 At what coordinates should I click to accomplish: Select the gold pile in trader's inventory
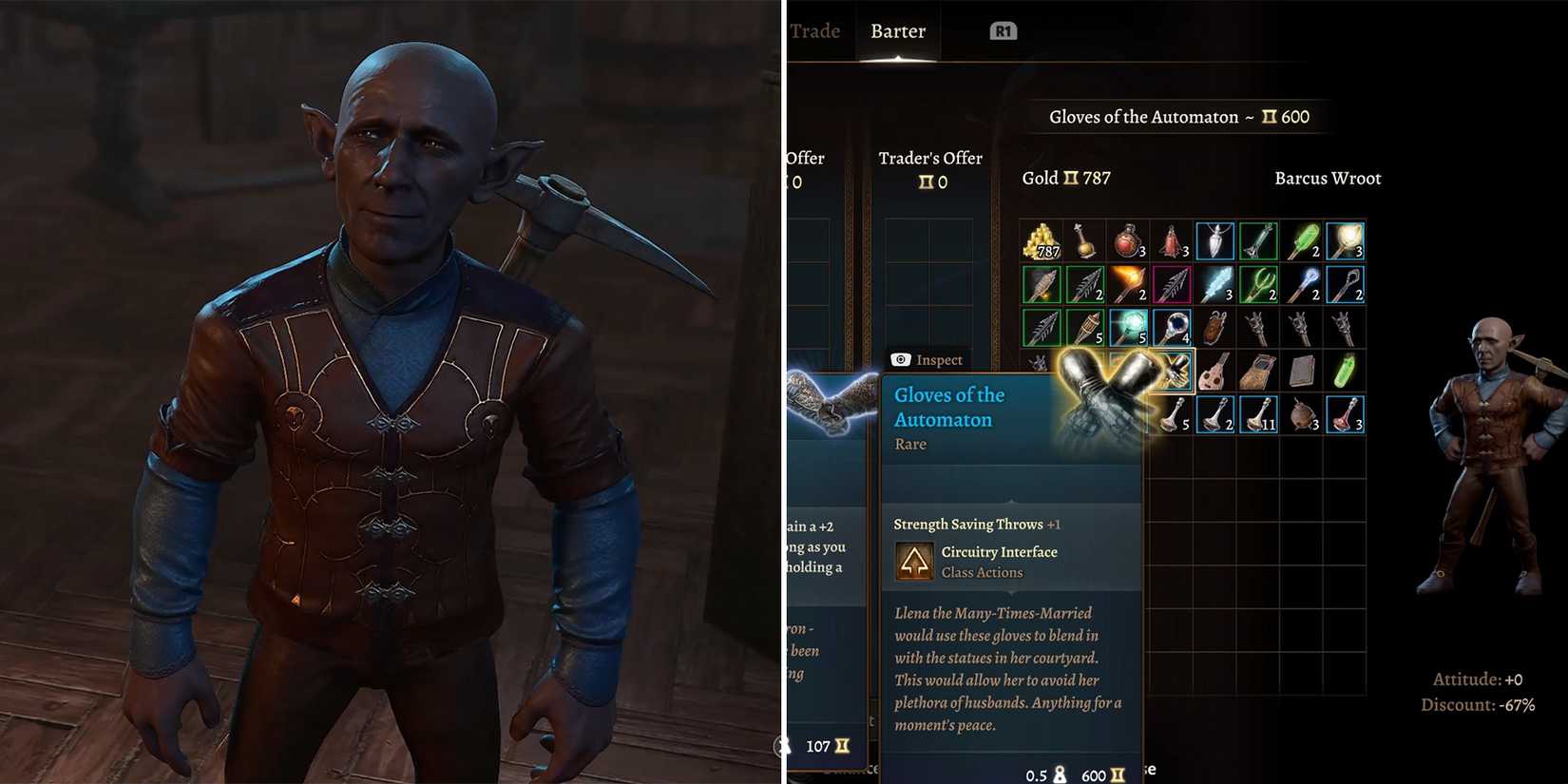pyautogui.click(x=1041, y=241)
